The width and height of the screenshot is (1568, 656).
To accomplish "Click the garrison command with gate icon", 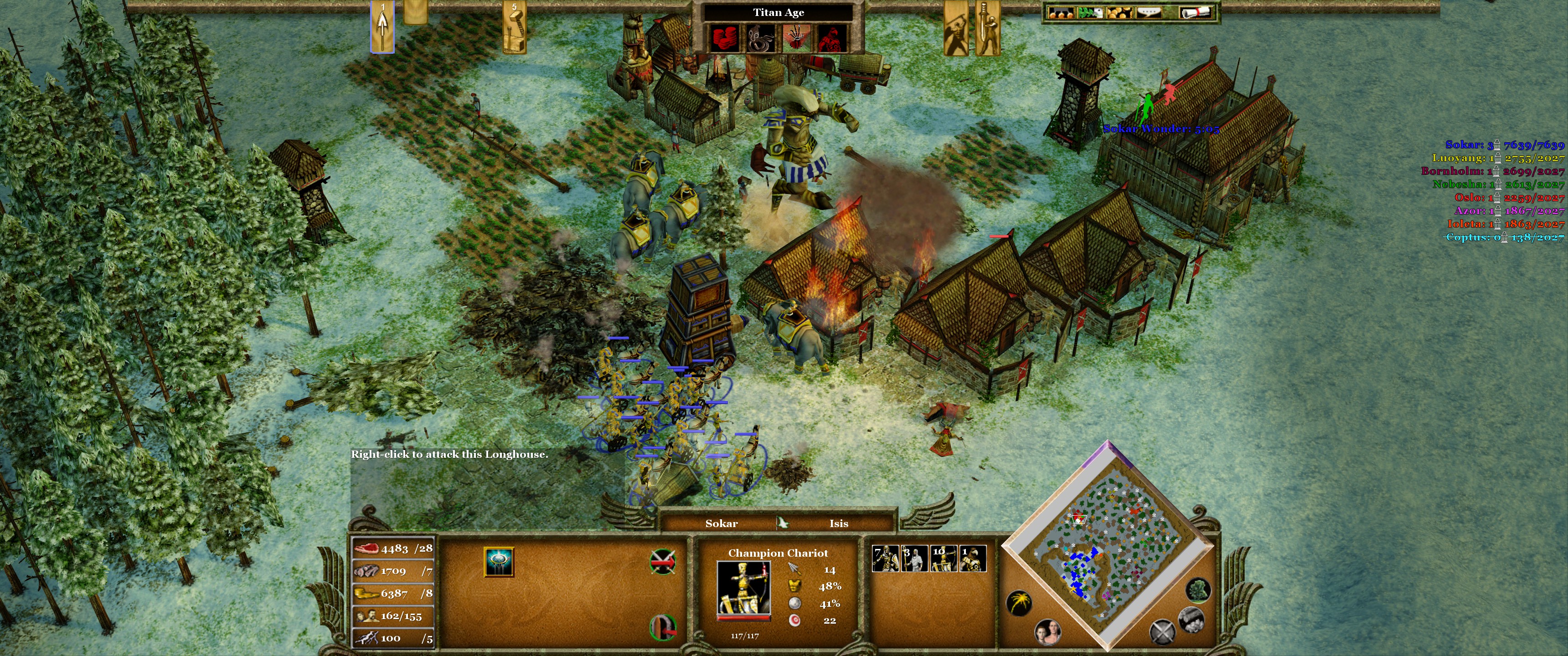I will coord(663,627).
